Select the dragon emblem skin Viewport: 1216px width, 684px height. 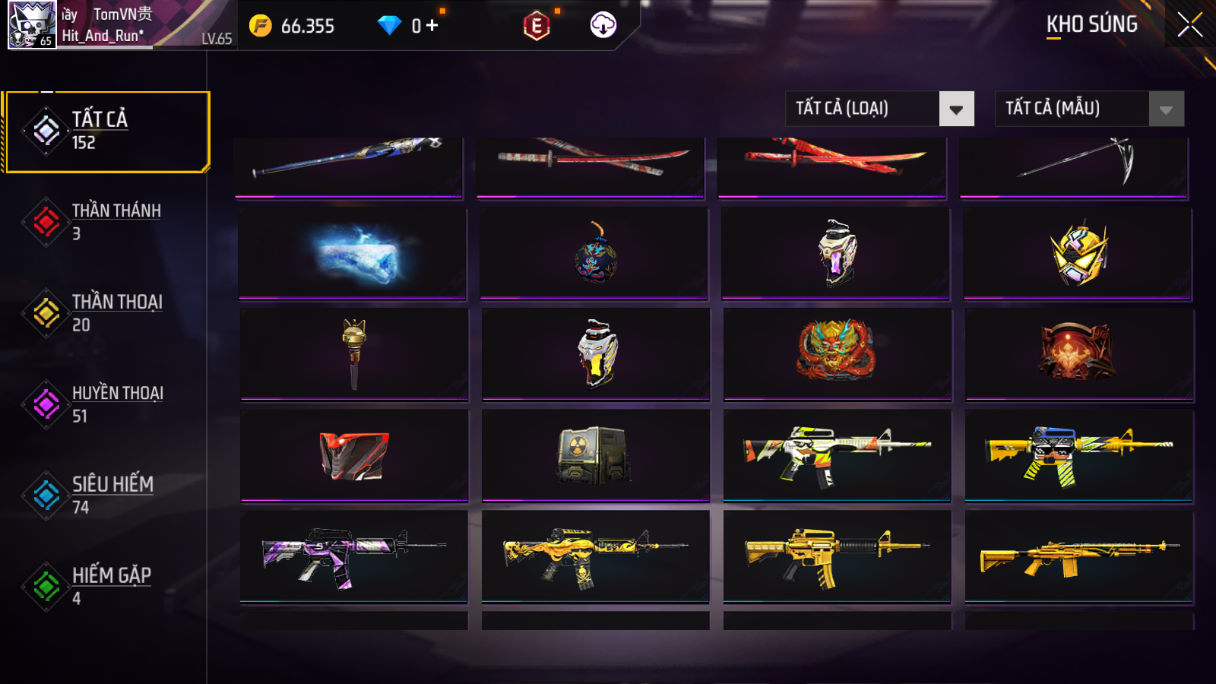836,353
